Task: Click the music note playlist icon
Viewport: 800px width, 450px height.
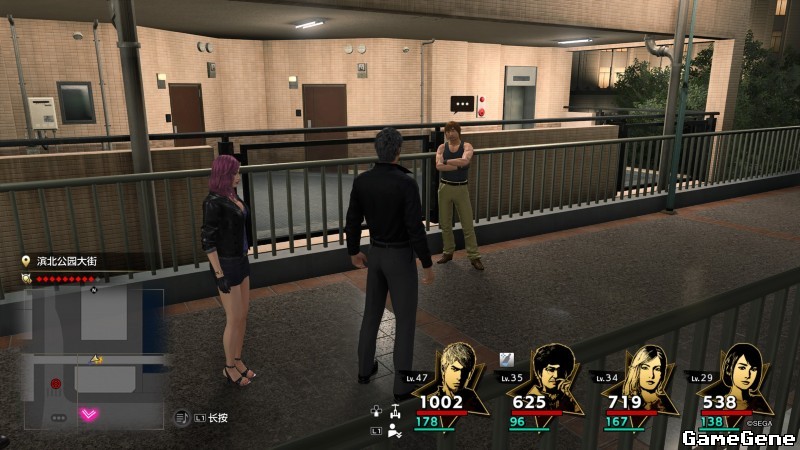Action: [x=182, y=417]
